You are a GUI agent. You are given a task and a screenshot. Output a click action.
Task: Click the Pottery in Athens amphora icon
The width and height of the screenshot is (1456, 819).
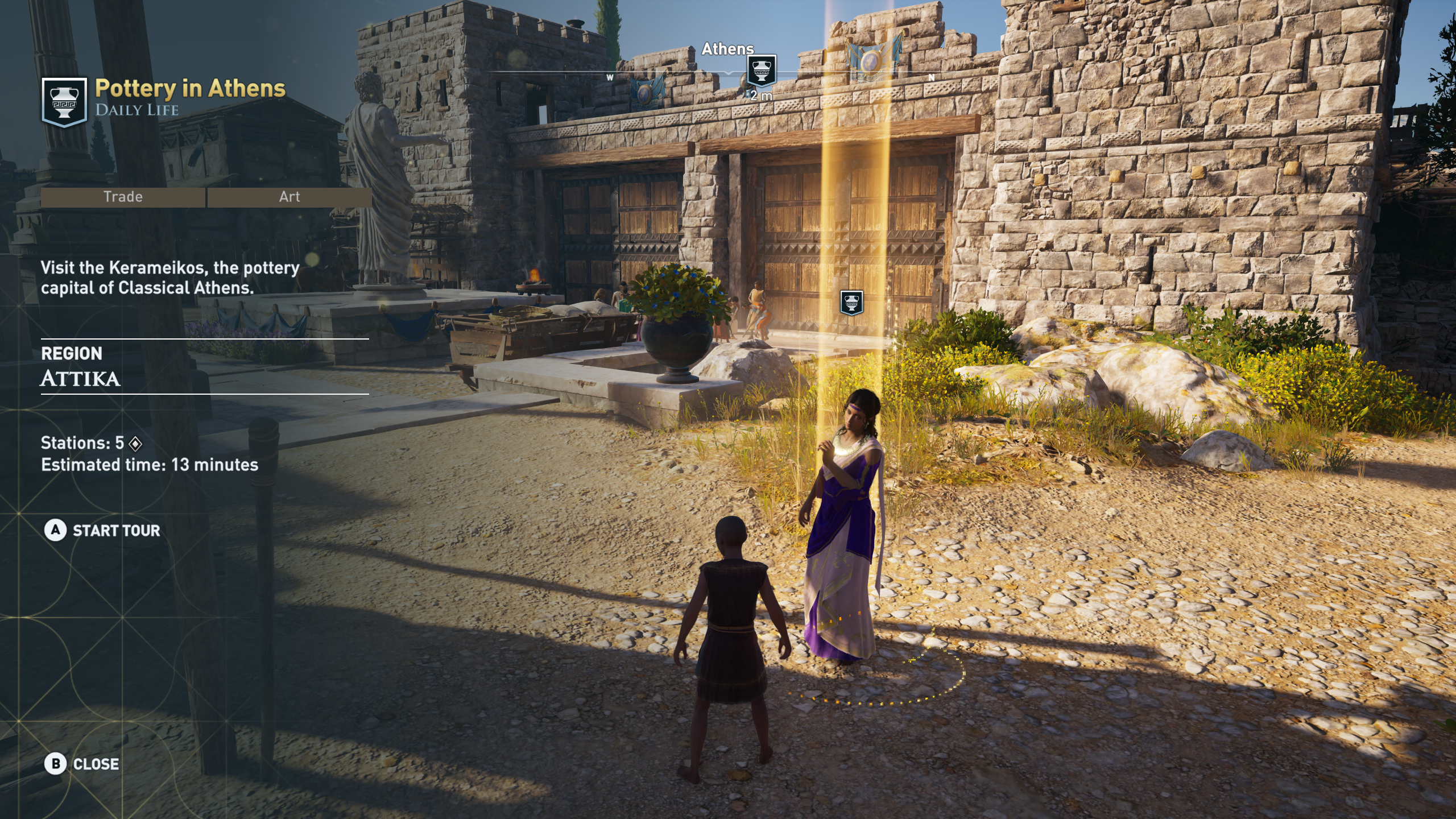point(64,102)
